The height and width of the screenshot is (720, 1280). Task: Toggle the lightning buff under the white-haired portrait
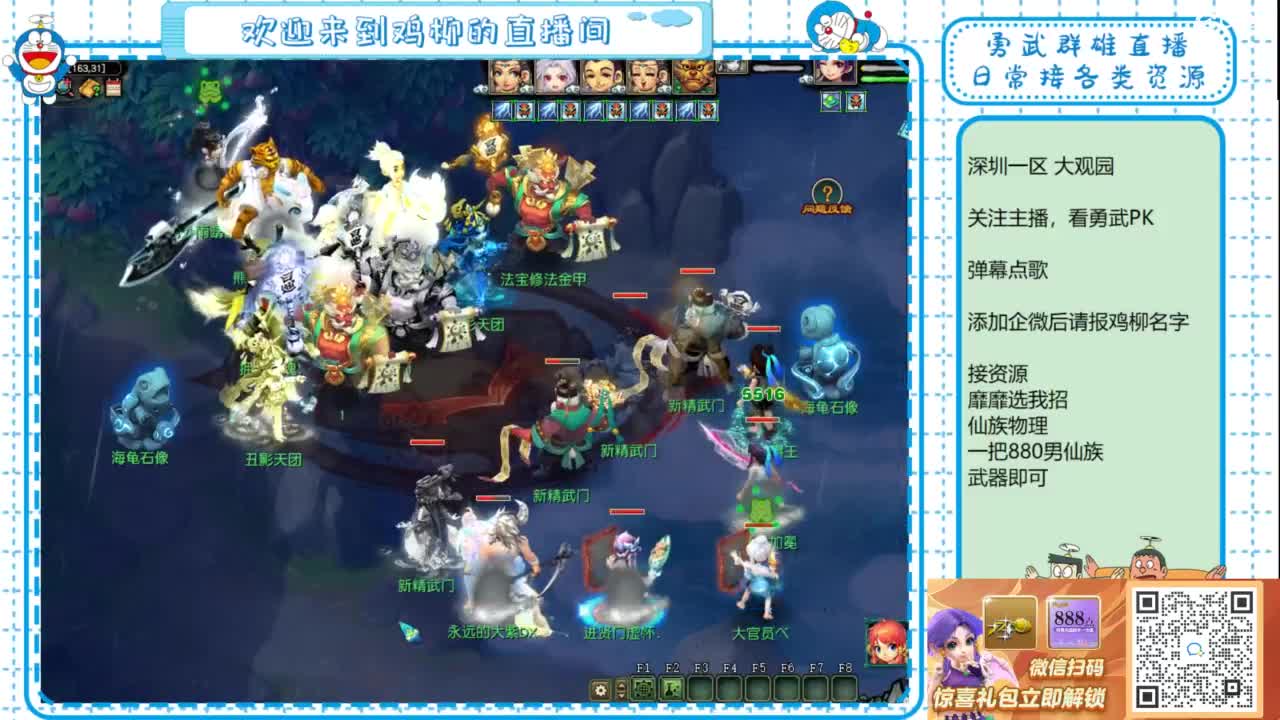546,107
